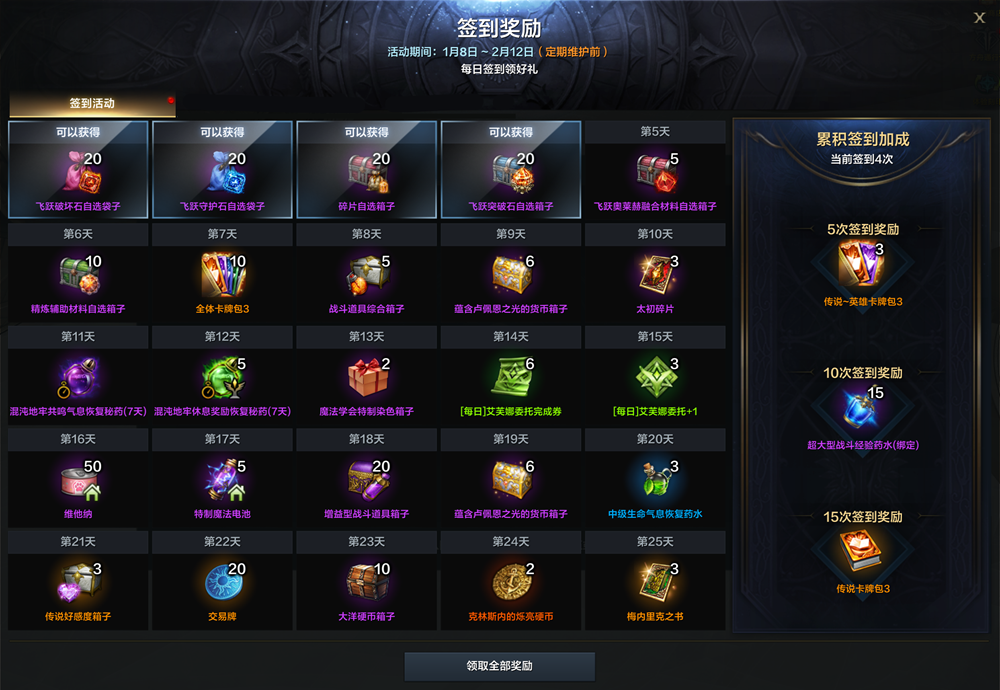Close the 签到奖励 window
The image size is (1000, 690).
coord(979,17)
